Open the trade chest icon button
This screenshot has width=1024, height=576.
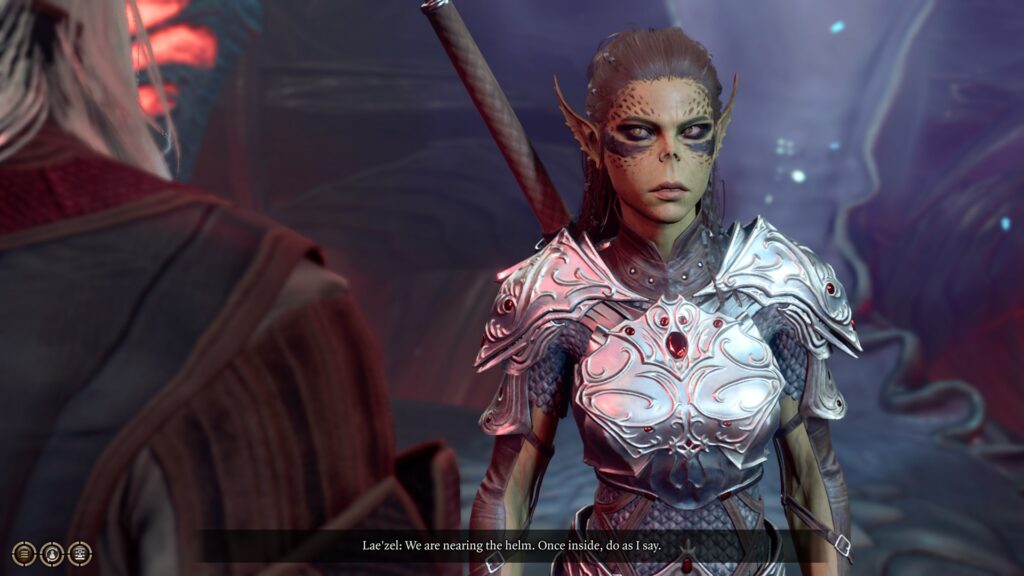click(x=80, y=553)
